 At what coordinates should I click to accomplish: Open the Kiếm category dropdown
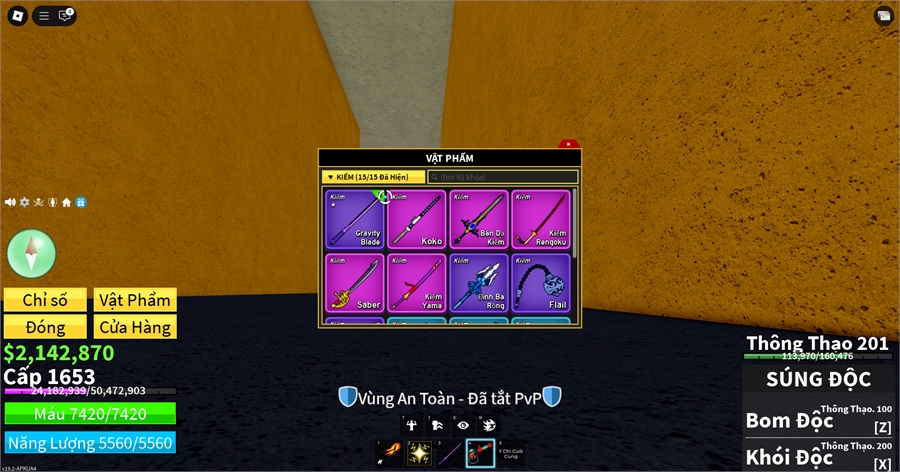[374, 177]
